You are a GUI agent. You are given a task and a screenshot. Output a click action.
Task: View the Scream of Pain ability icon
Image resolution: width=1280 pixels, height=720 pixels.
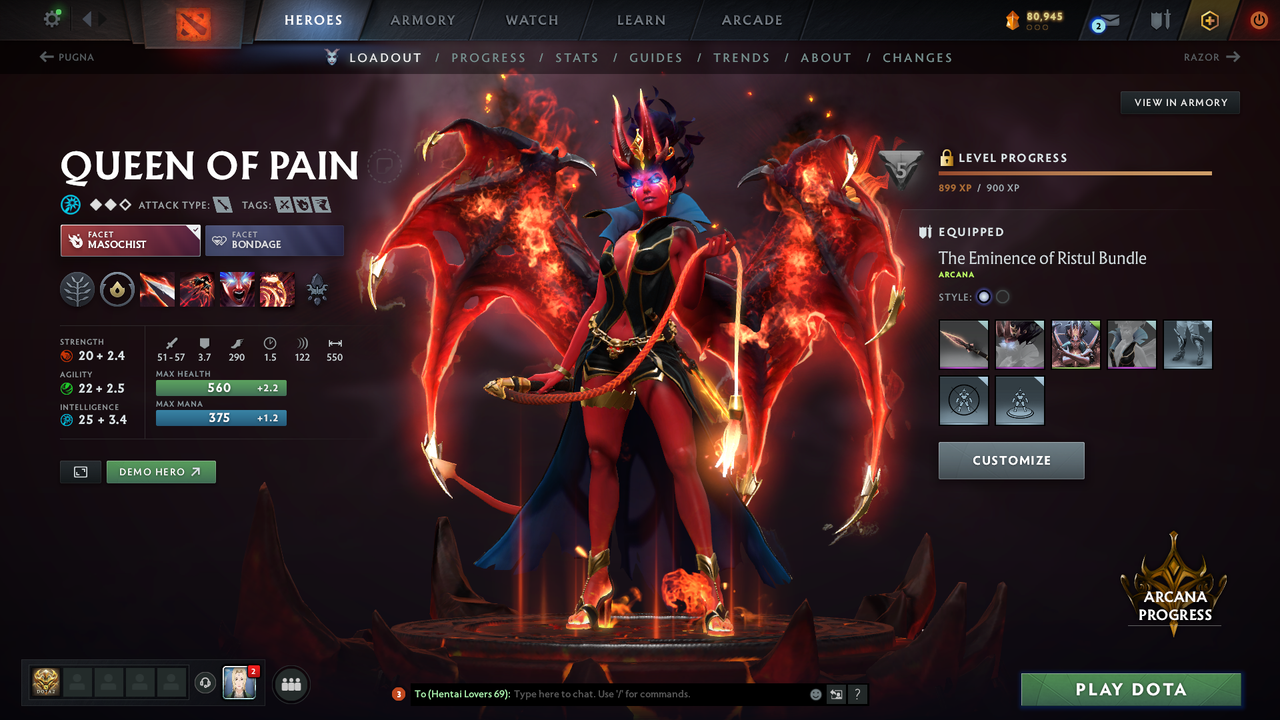[237, 289]
